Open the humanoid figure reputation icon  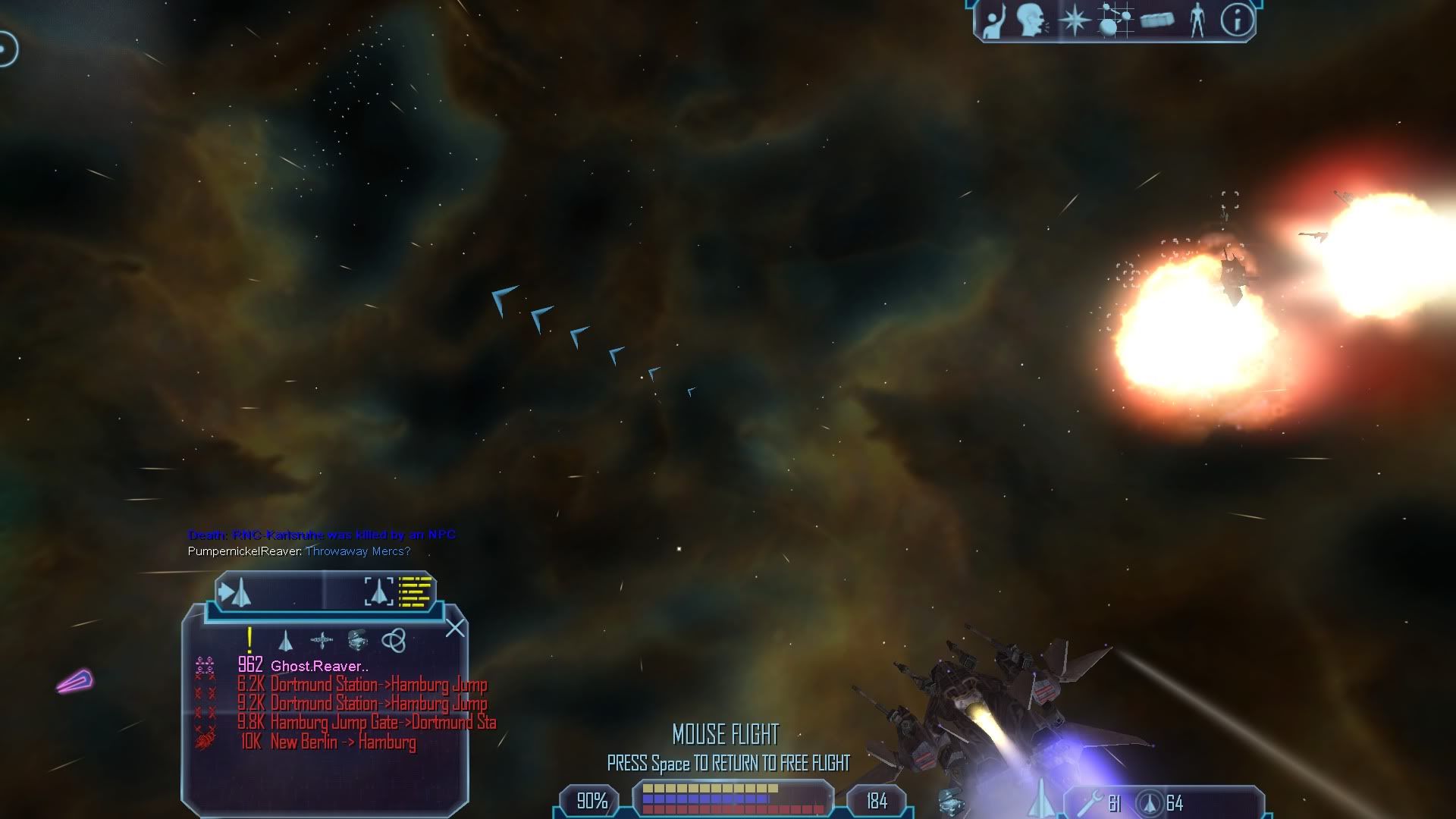click(x=1197, y=20)
